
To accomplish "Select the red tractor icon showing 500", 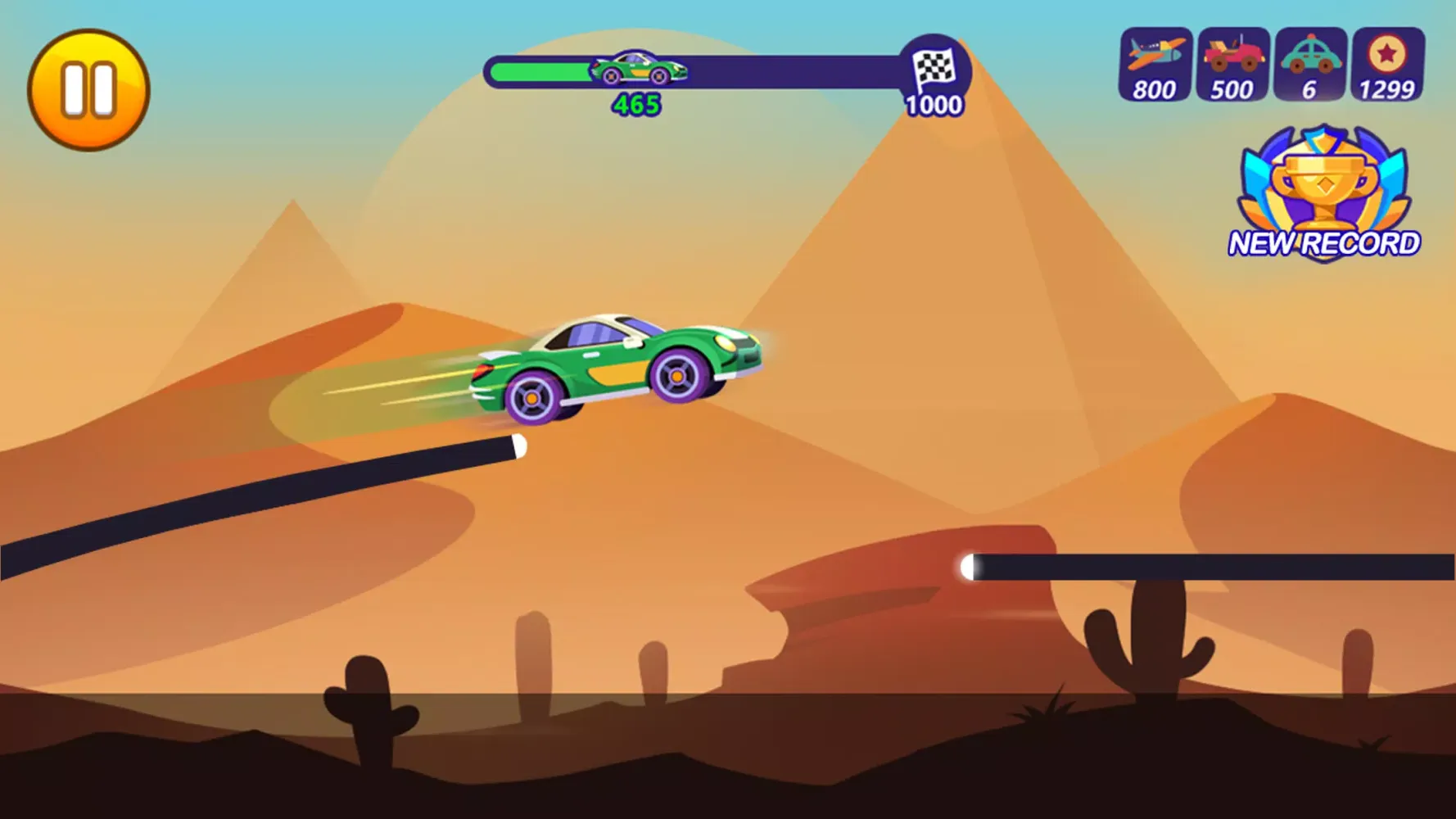I will [1232, 65].
